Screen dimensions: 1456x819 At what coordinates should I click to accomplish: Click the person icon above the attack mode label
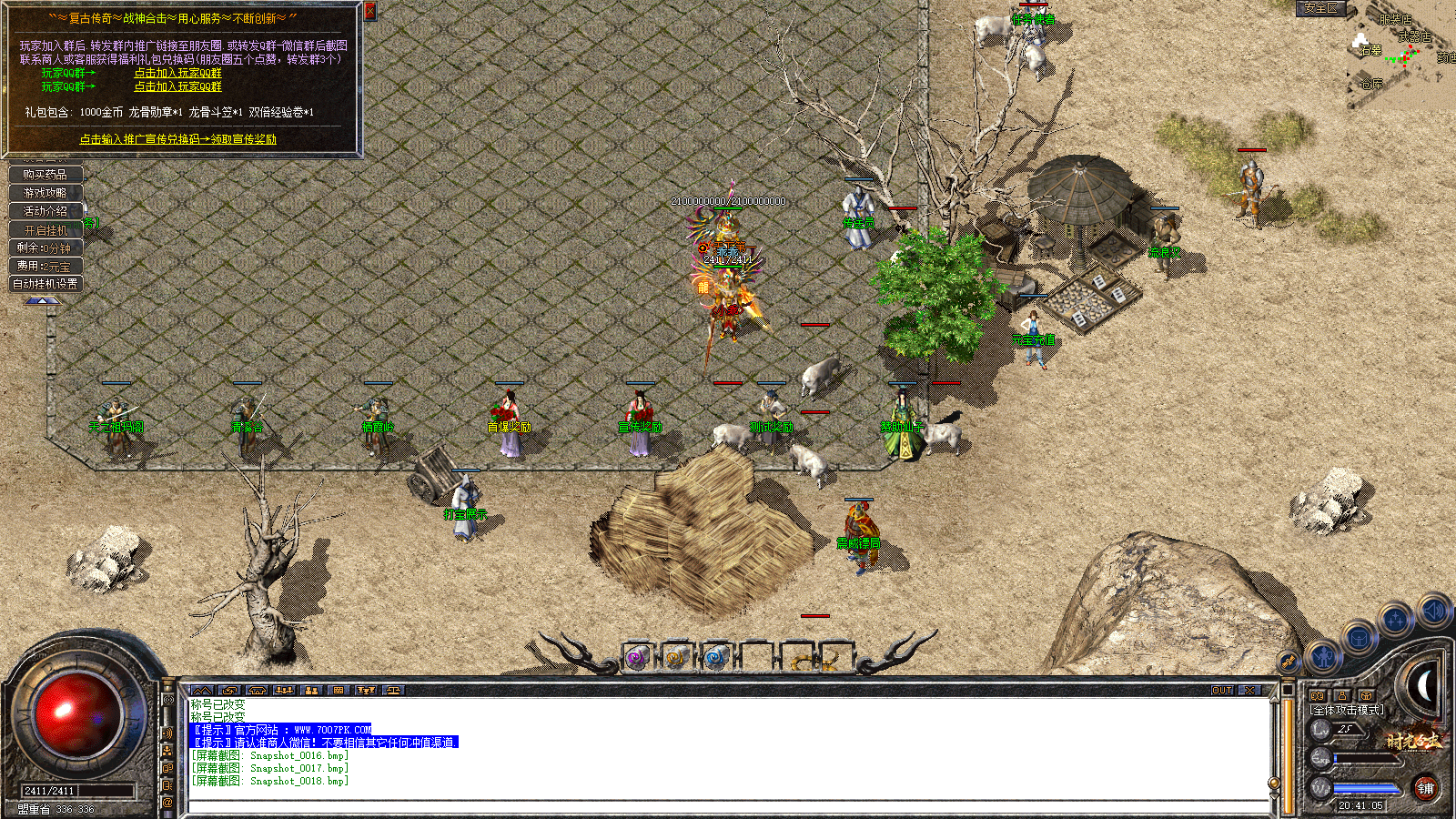coord(1342,695)
